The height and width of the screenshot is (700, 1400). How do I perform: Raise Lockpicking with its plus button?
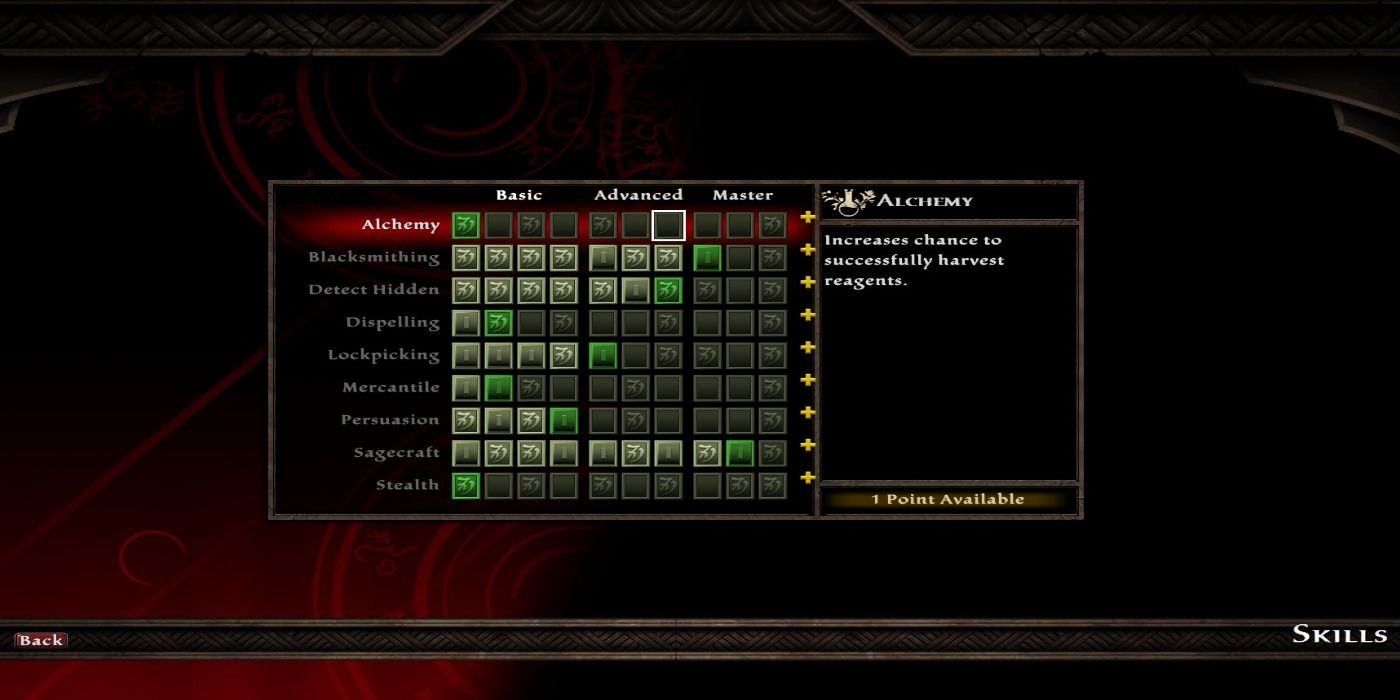click(808, 348)
